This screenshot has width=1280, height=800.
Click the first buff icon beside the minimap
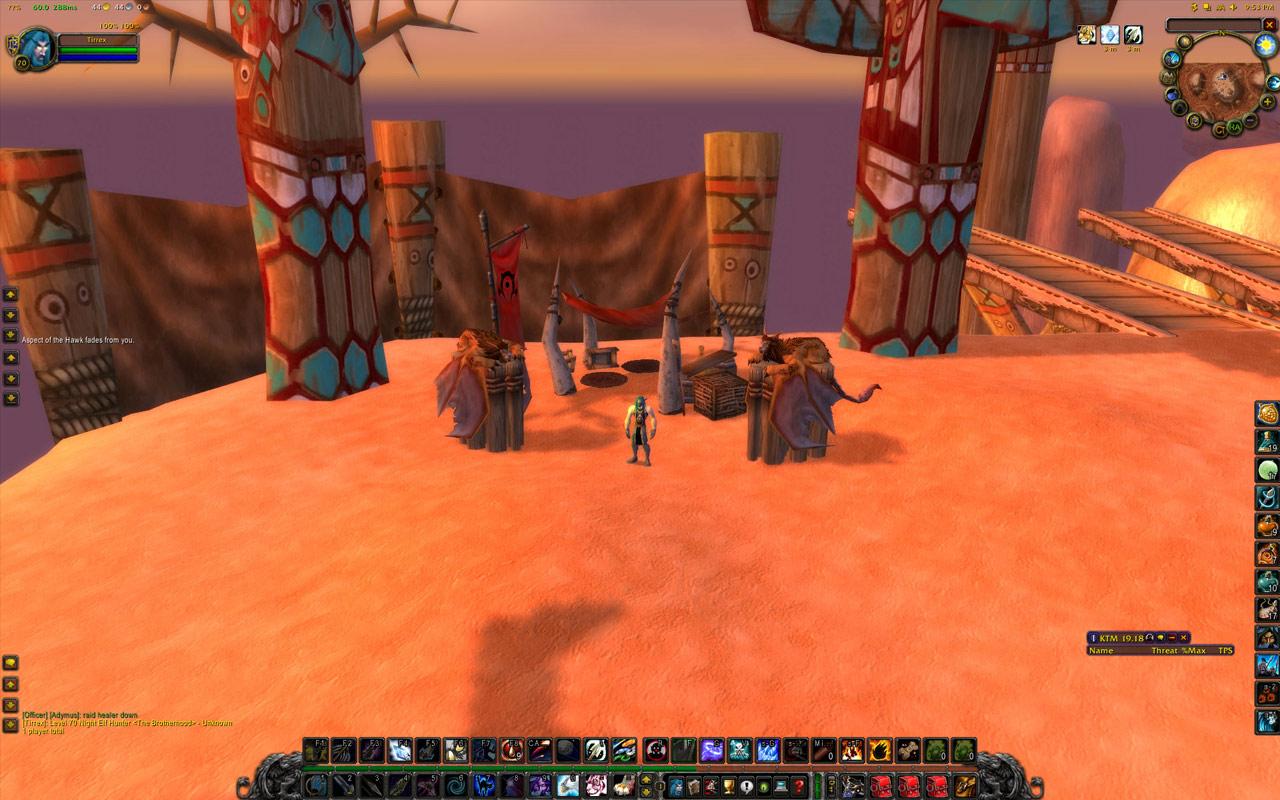[1086, 35]
